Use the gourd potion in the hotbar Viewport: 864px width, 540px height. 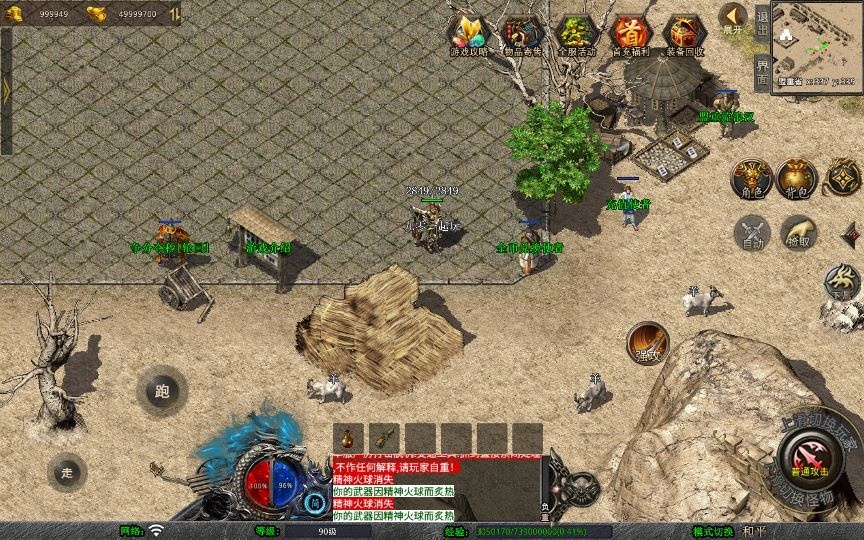tap(348, 438)
